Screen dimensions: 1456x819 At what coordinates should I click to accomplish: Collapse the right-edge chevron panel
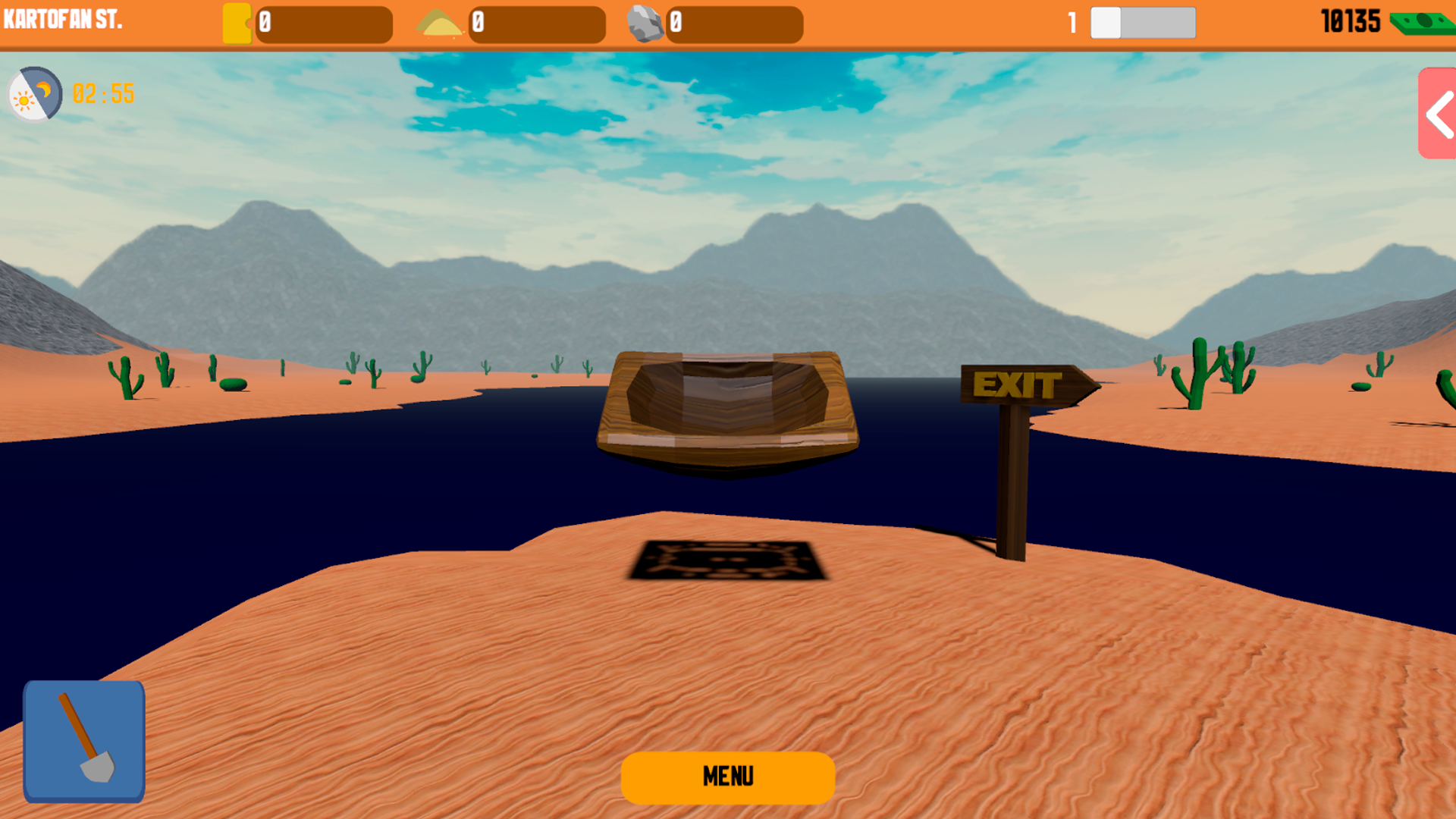[x=1436, y=114]
